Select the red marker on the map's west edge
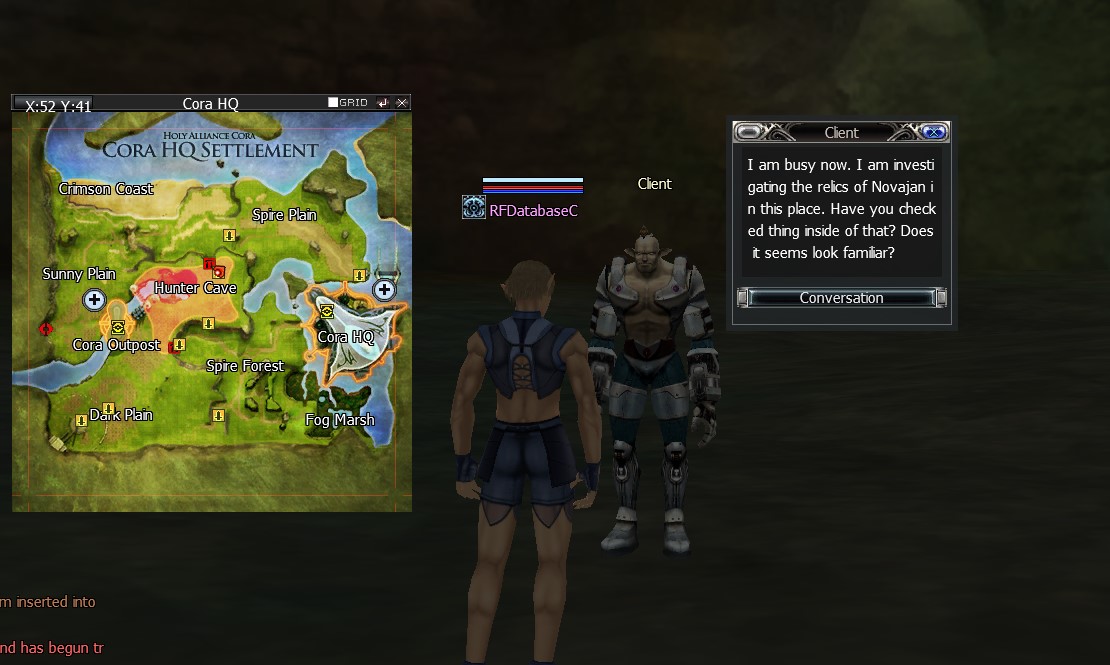 tap(45, 328)
